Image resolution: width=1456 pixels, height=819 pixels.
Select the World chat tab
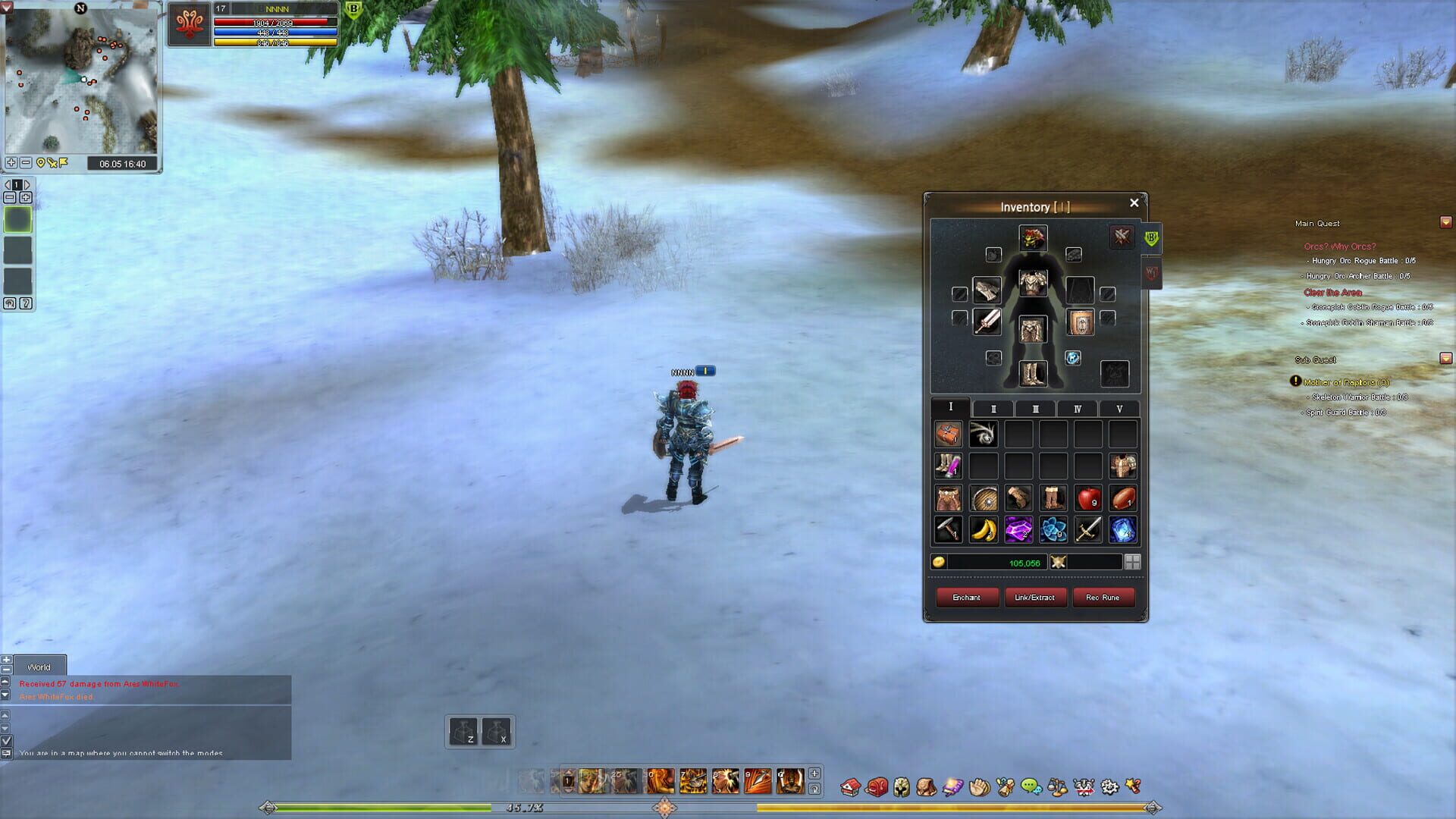[x=39, y=667]
